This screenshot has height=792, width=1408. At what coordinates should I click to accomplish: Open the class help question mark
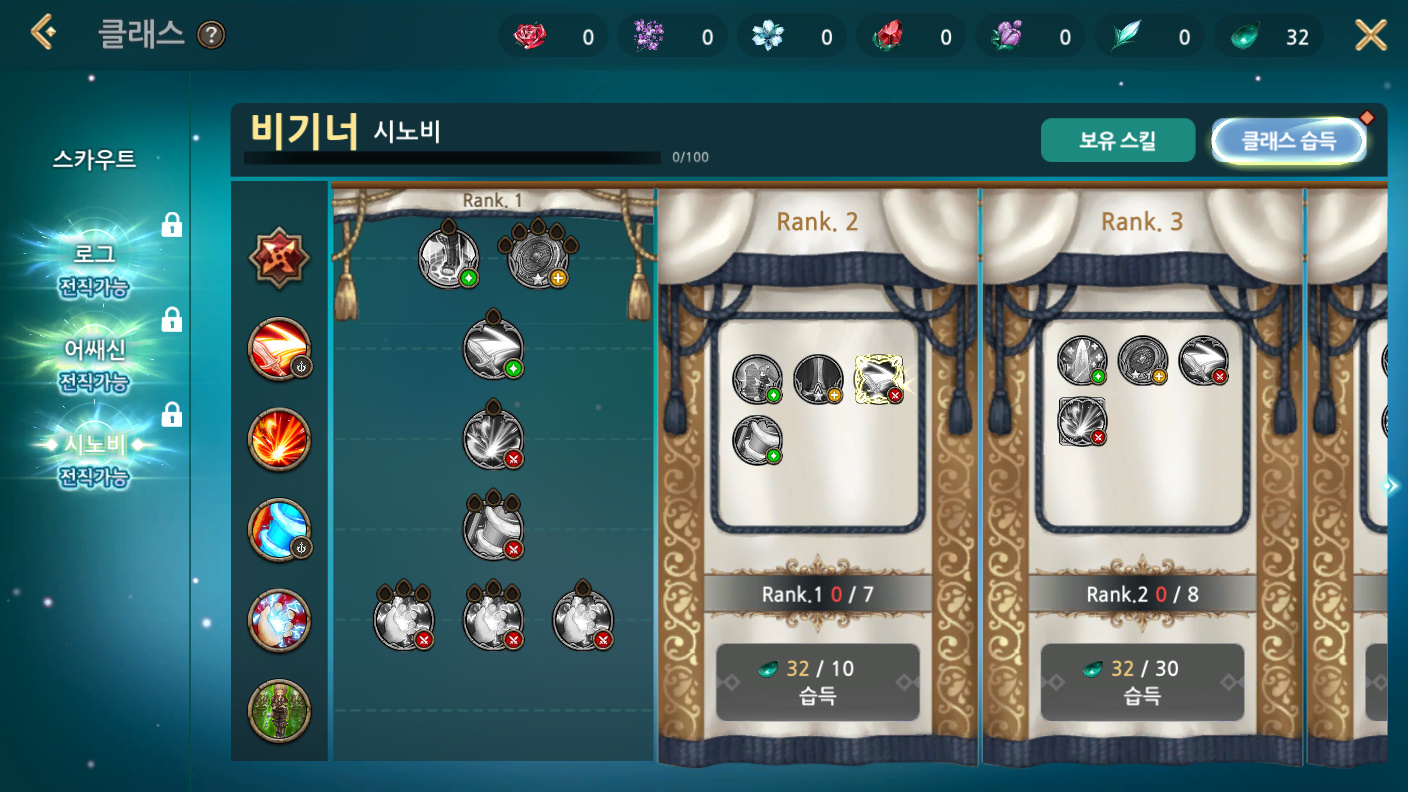point(211,36)
